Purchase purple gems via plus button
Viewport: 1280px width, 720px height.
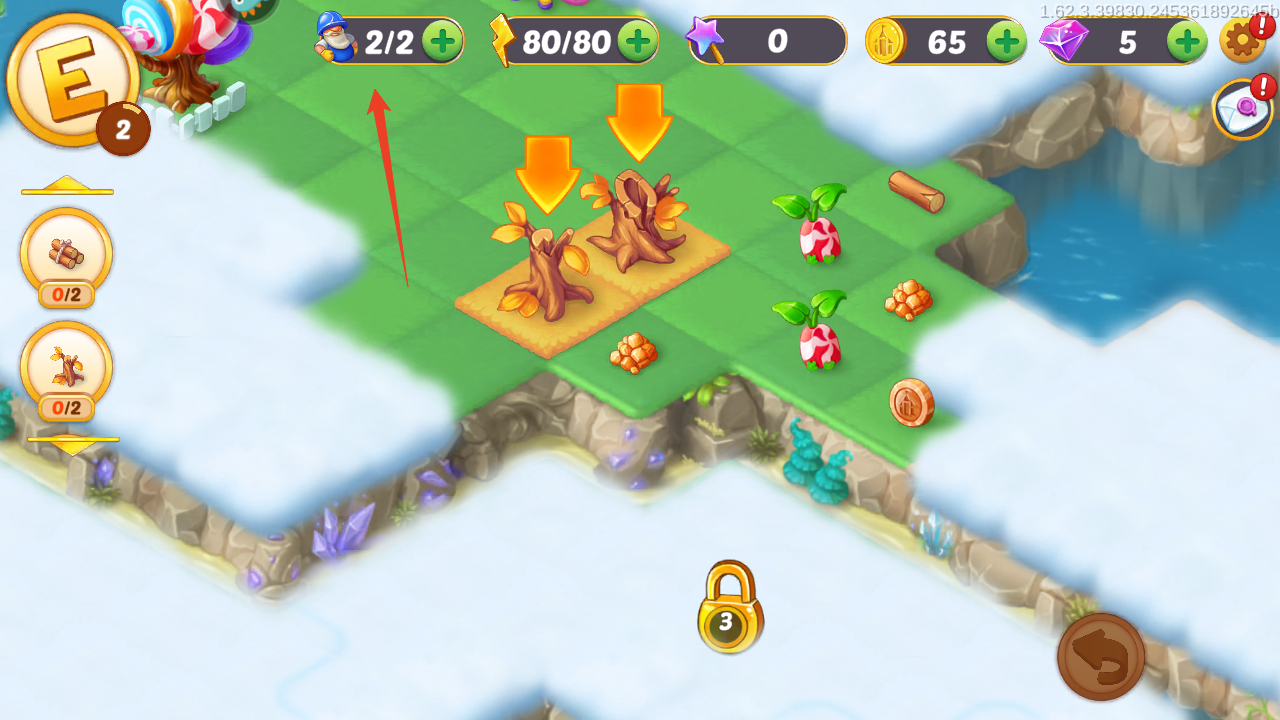[x=1187, y=42]
